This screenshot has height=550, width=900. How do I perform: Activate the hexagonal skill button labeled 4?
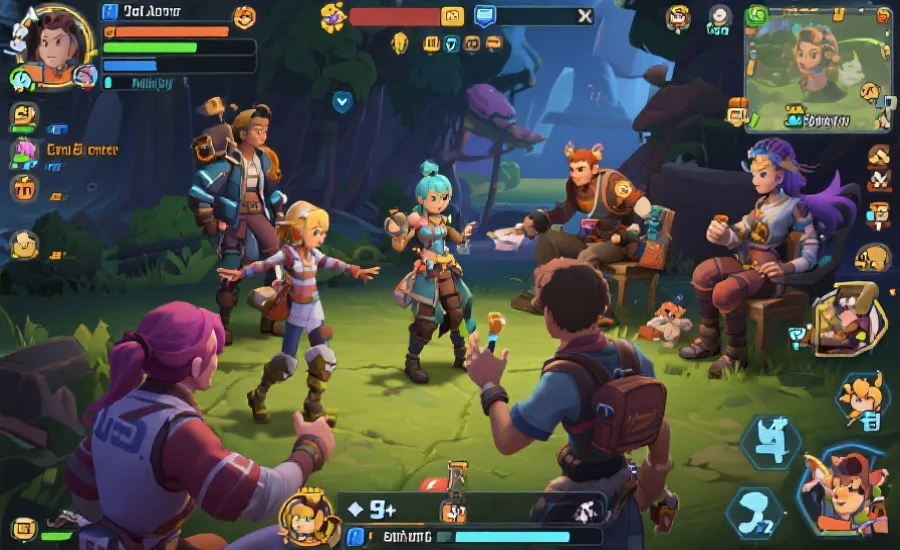point(770,442)
